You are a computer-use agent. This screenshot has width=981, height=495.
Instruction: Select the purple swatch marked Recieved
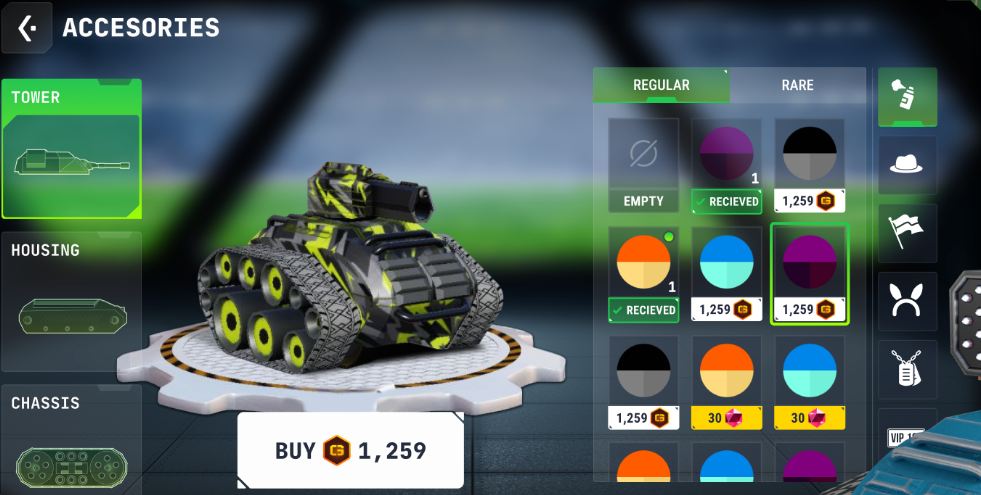(x=726, y=165)
